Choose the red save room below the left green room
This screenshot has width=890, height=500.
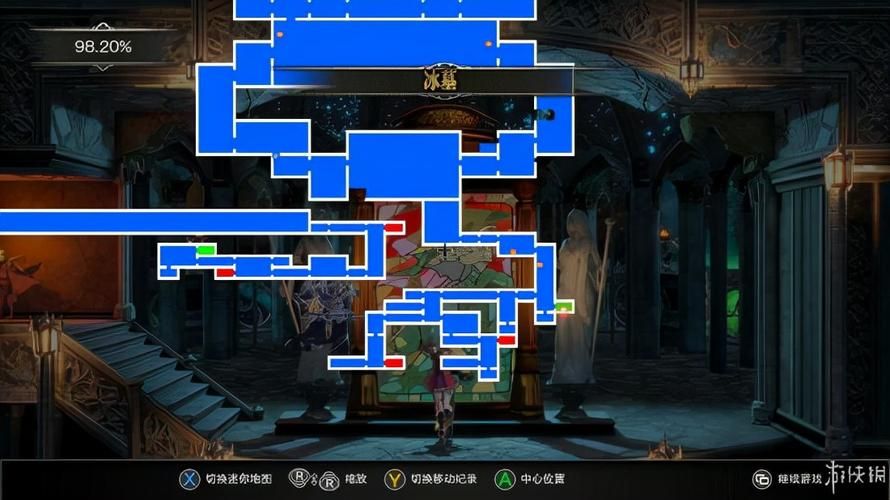(225, 272)
